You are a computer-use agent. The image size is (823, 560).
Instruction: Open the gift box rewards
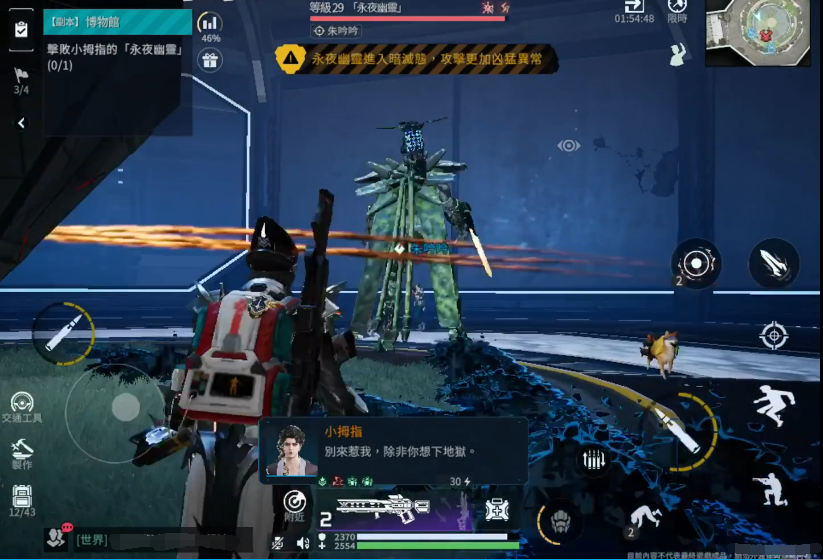click(x=210, y=60)
